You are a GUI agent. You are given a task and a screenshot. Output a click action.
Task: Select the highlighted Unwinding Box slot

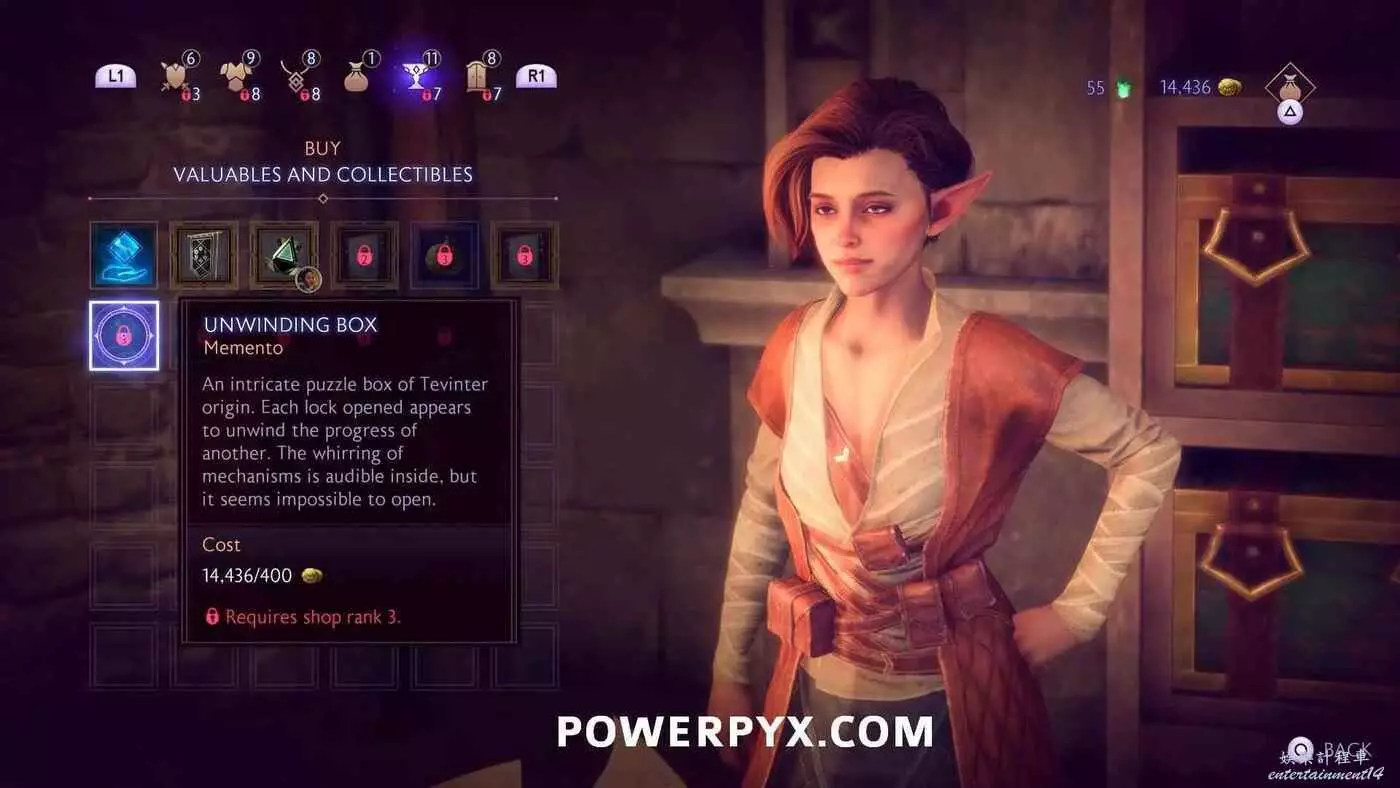tap(124, 336)
